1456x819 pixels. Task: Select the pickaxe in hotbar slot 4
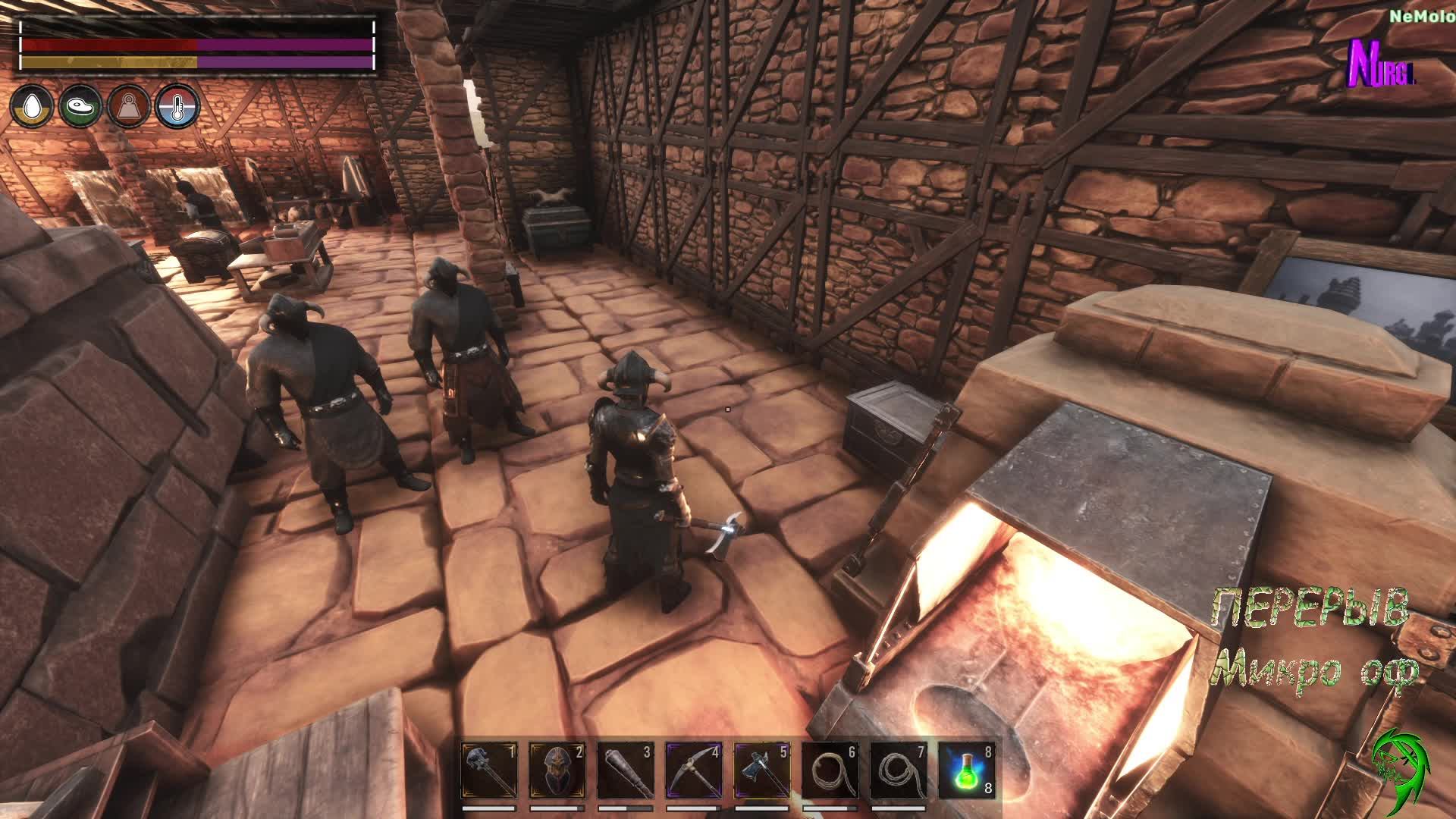694,770
